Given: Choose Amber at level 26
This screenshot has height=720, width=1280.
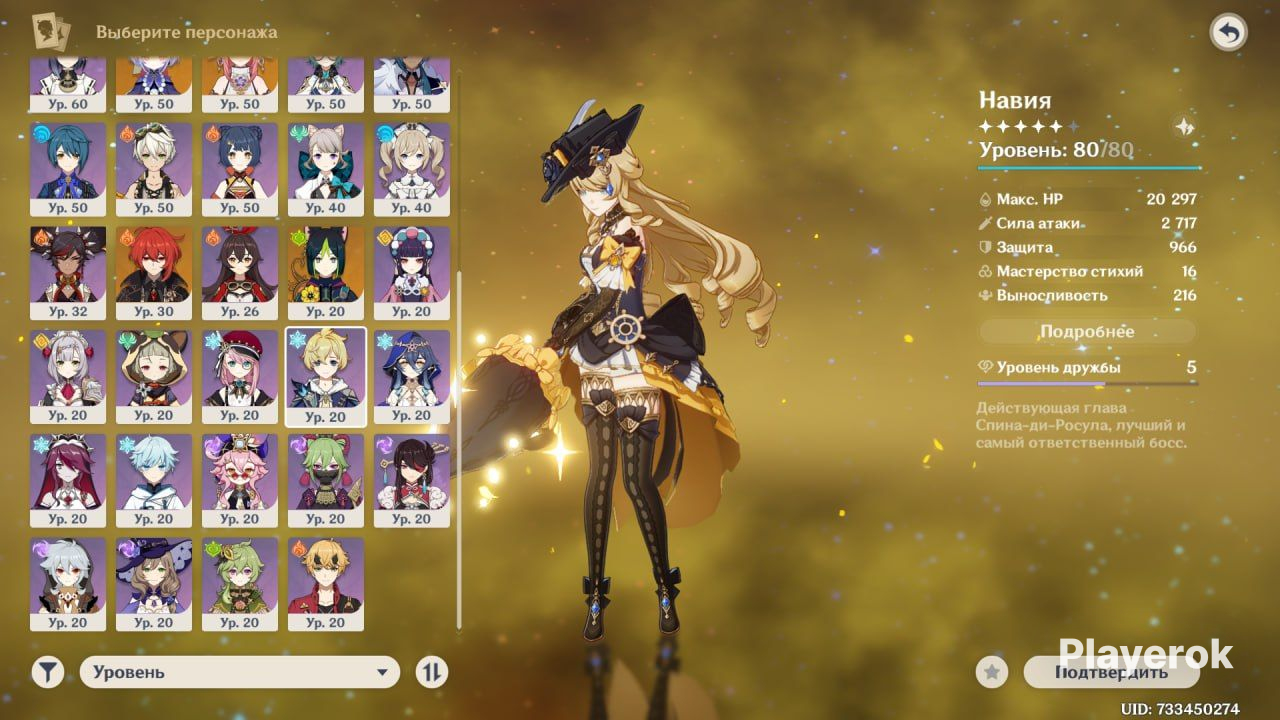Looking at the screenshot, I should [239, 264].
